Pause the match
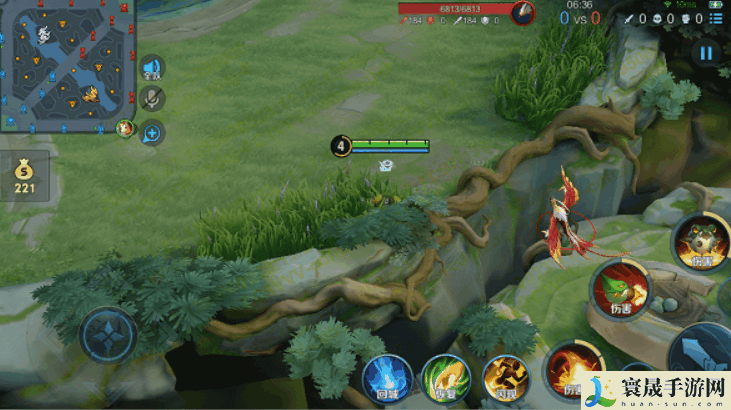731x410 pixels. coord(707,54)
